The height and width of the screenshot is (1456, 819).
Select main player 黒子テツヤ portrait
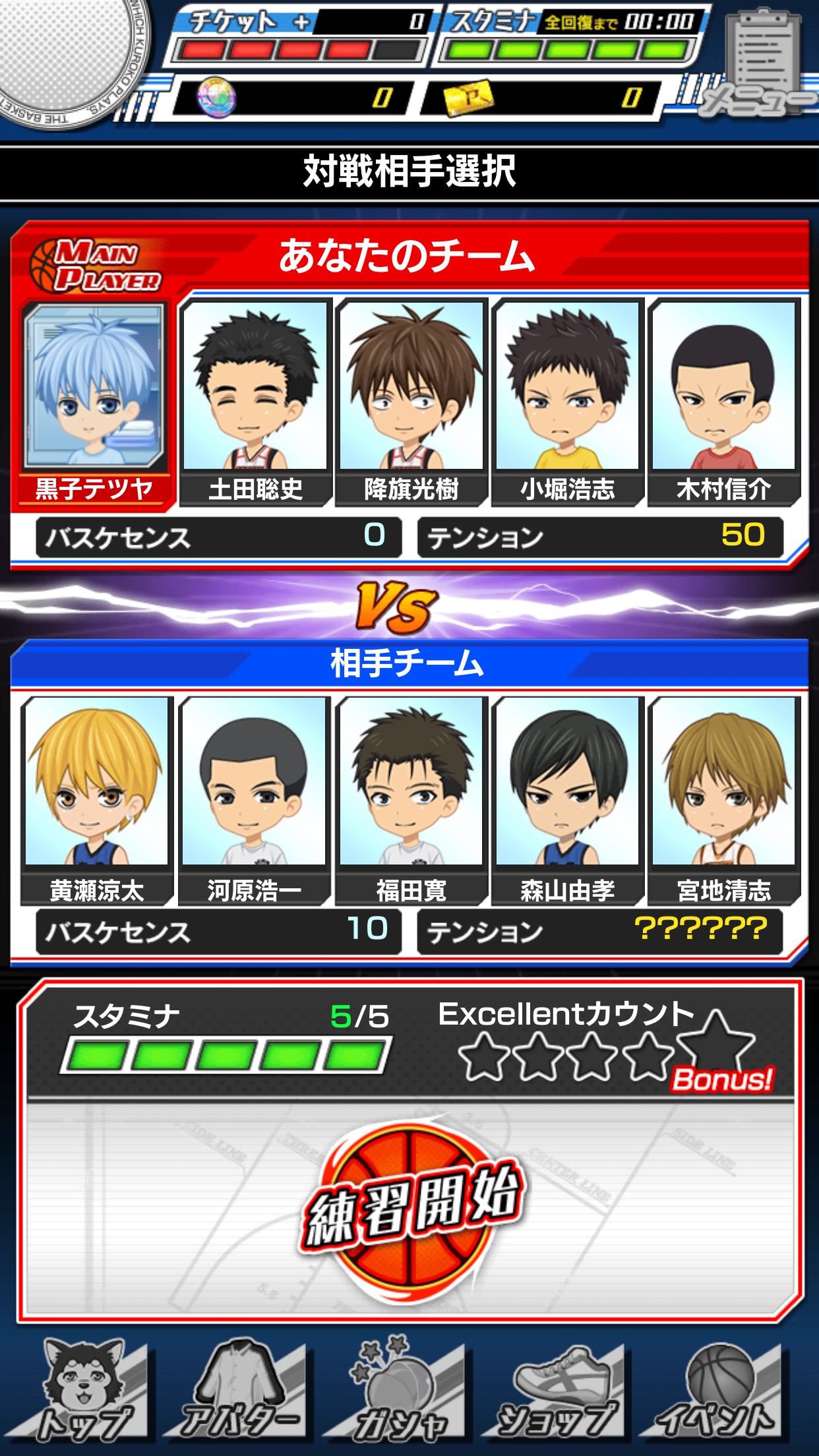94,388
